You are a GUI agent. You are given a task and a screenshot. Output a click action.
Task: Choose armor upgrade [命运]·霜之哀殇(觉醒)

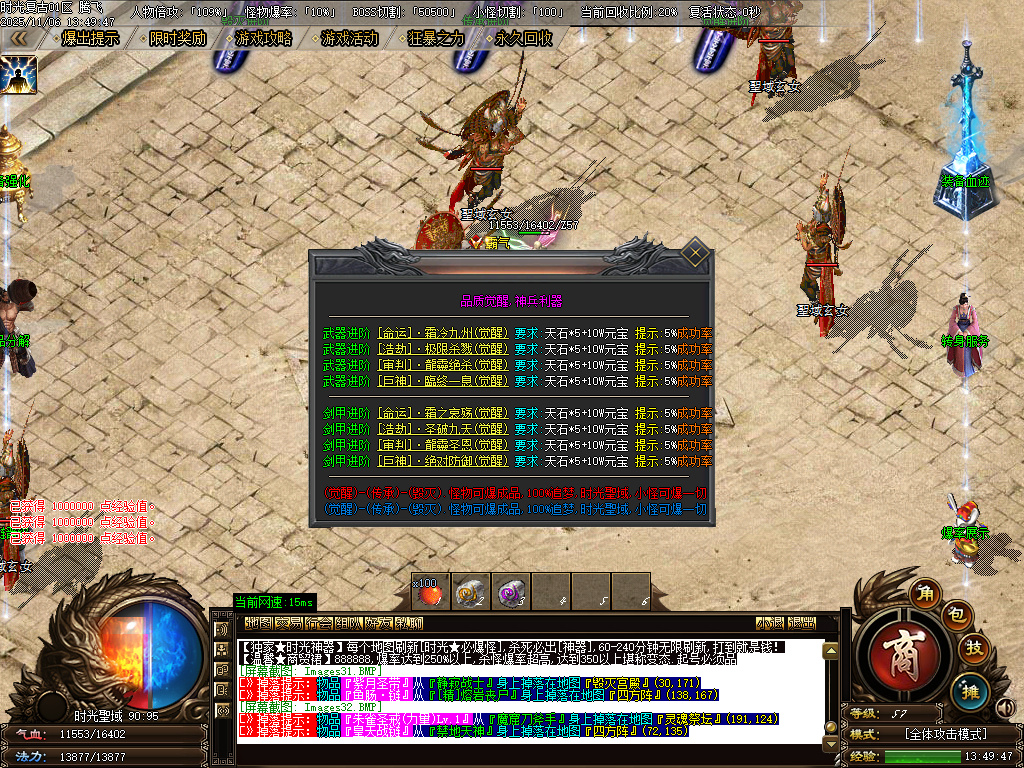[x=441, y=414]
